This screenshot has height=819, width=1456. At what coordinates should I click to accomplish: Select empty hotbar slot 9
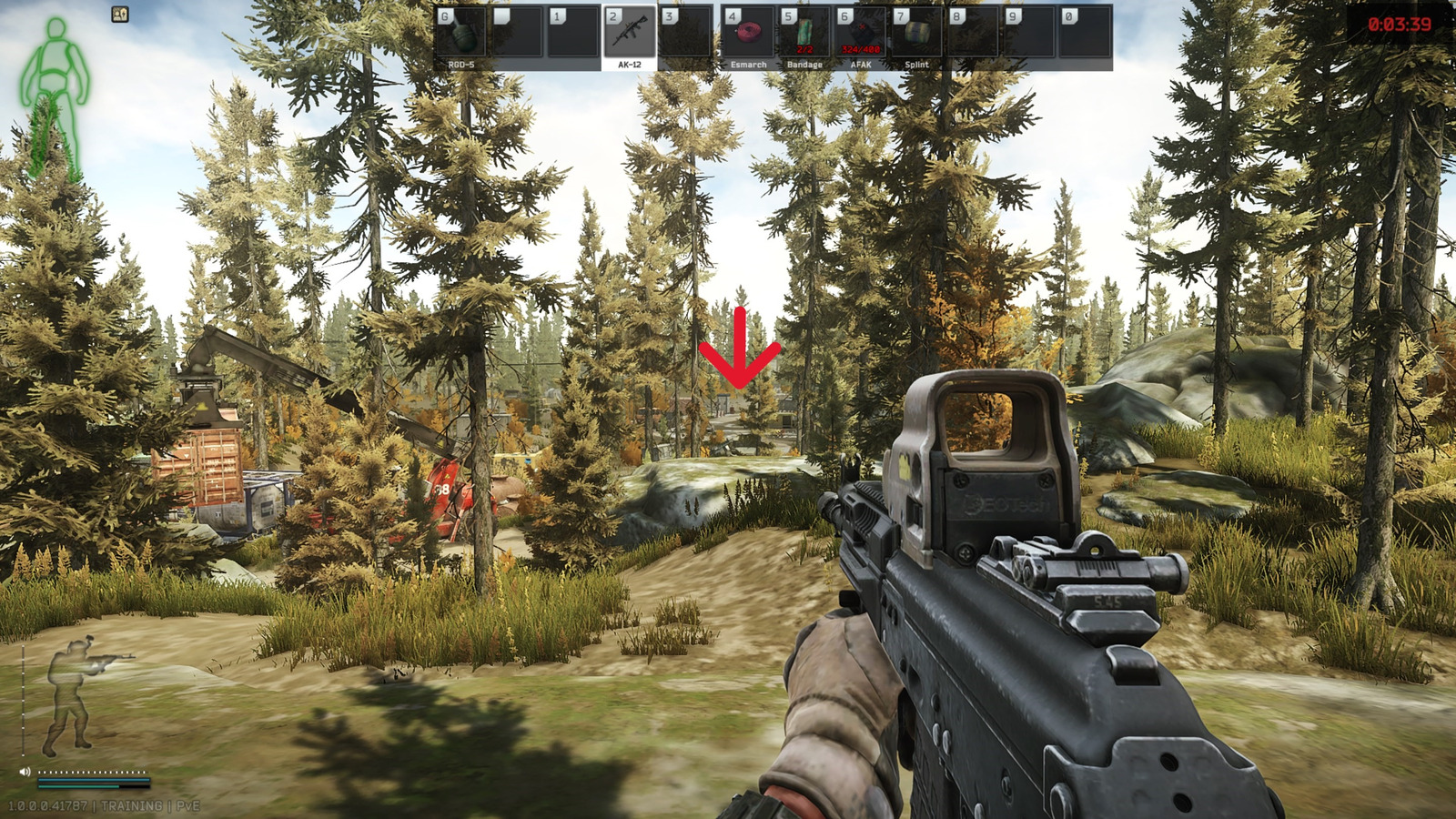(x=1030, y=36)
